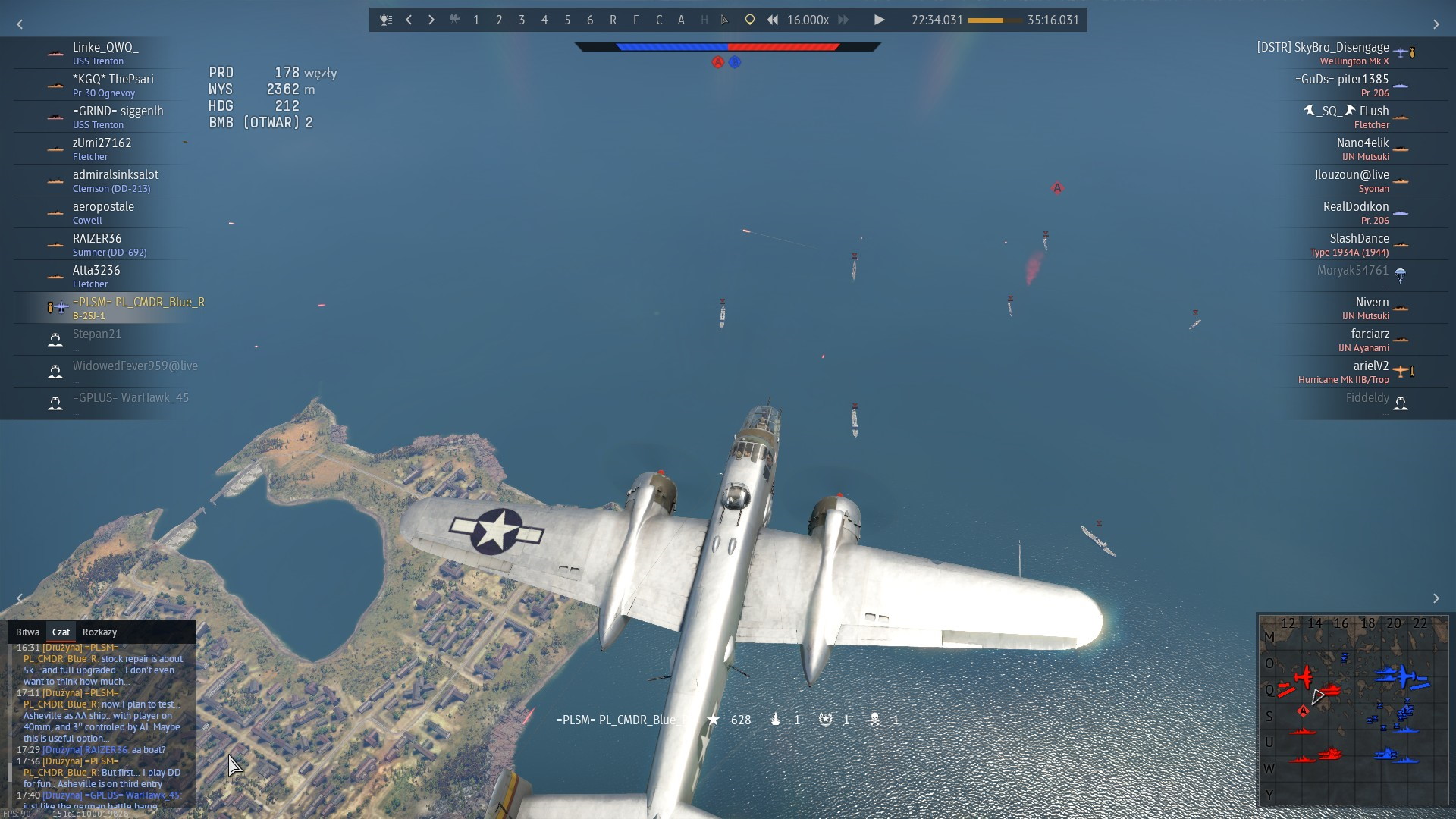Viewport: 1456px width, 819px height.
Task: Toggle the yellow map-marker icon in replay bar
Action: pyautogui.click(x=749, y=20)
